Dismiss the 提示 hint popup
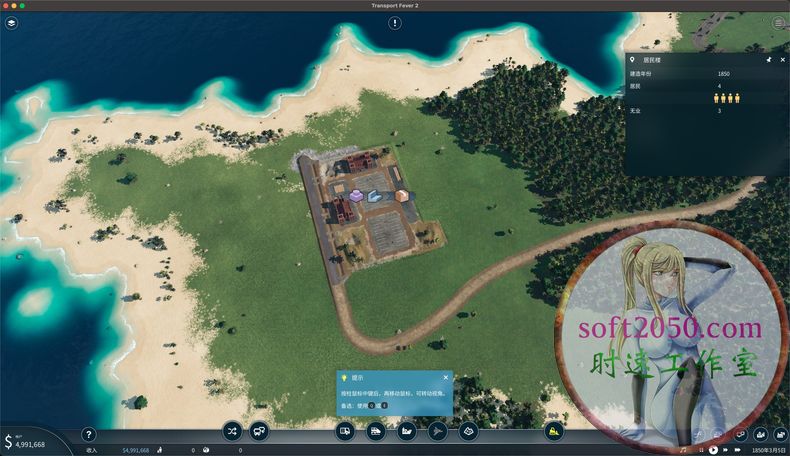 click(445, 377)
